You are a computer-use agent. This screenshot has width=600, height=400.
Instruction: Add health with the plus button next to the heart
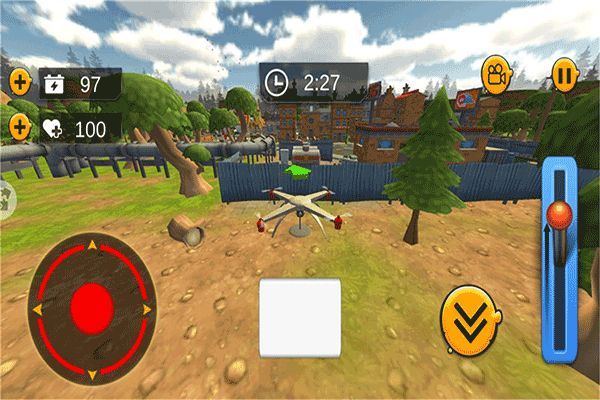[x=20, y=127]
